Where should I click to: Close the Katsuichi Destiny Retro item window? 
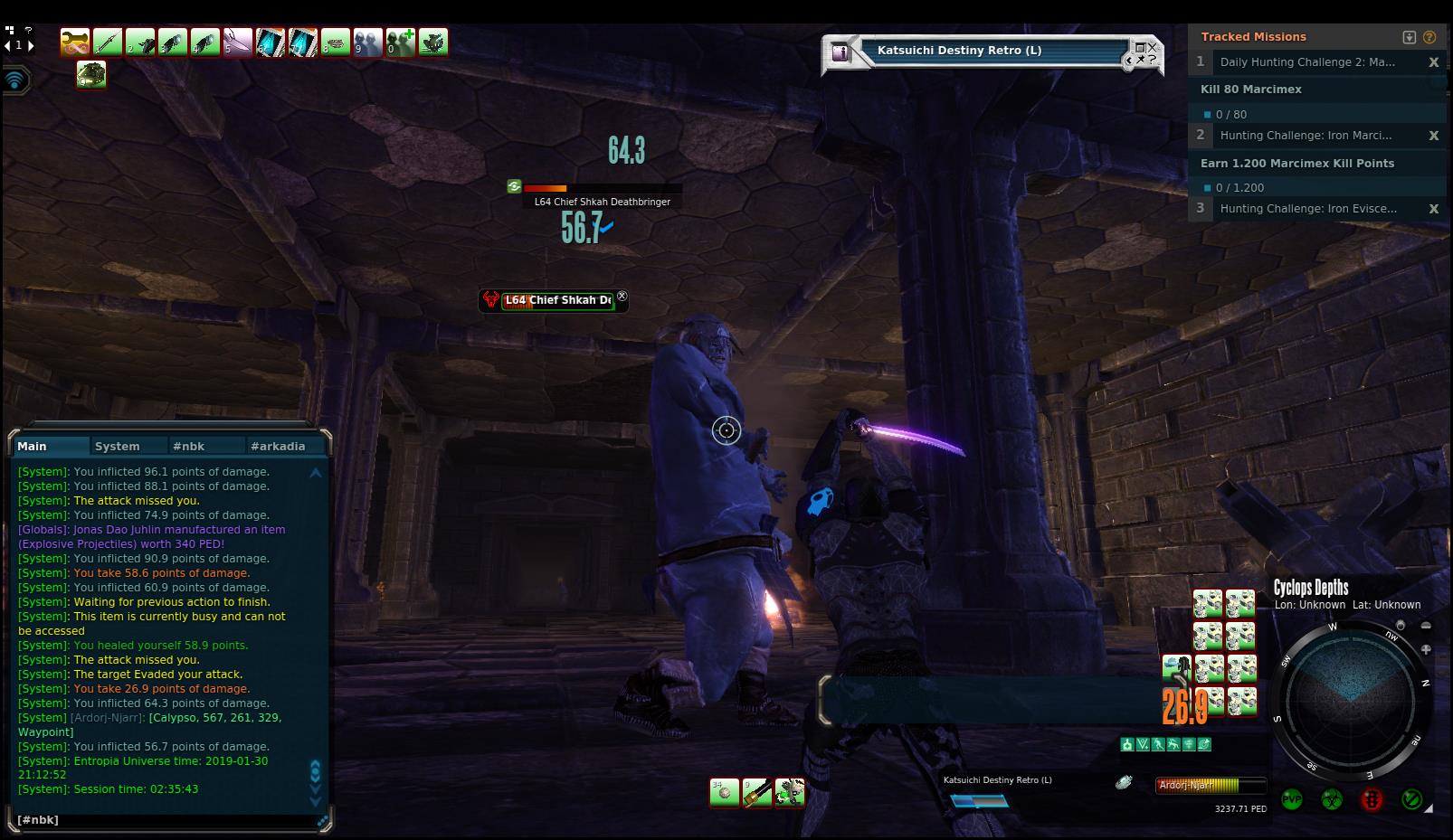1152,47
